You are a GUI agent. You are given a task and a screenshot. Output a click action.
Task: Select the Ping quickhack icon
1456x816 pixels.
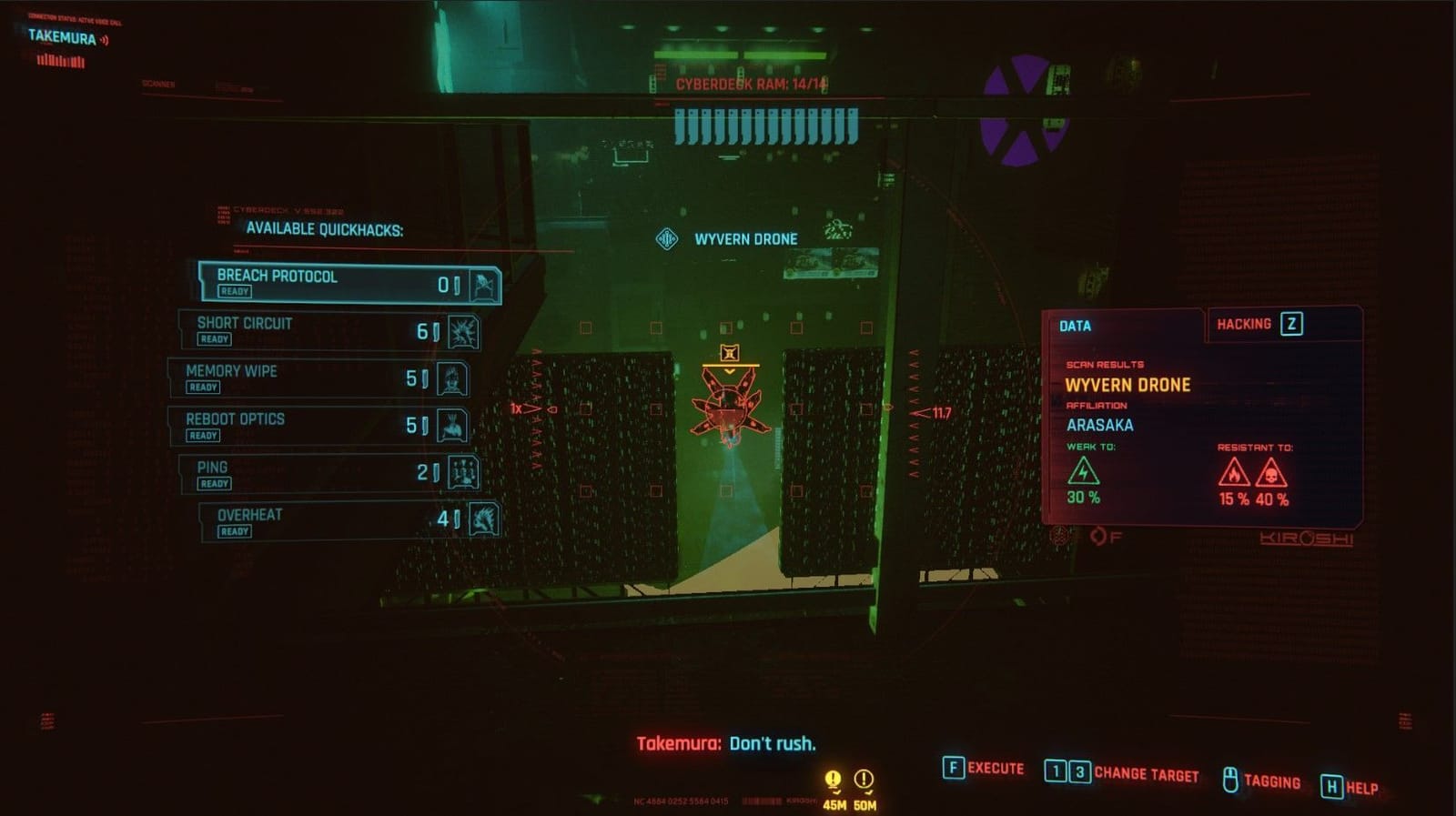click(x=465, y=472)
